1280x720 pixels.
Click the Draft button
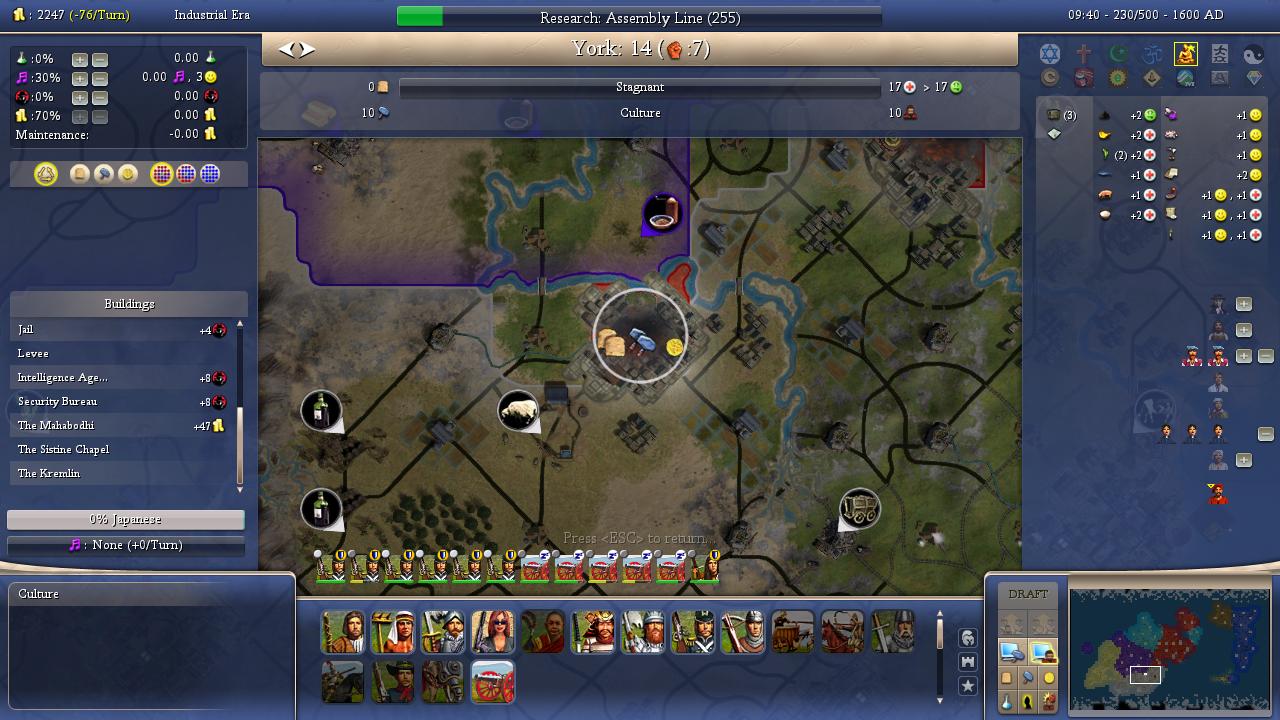coord(1028,594)
